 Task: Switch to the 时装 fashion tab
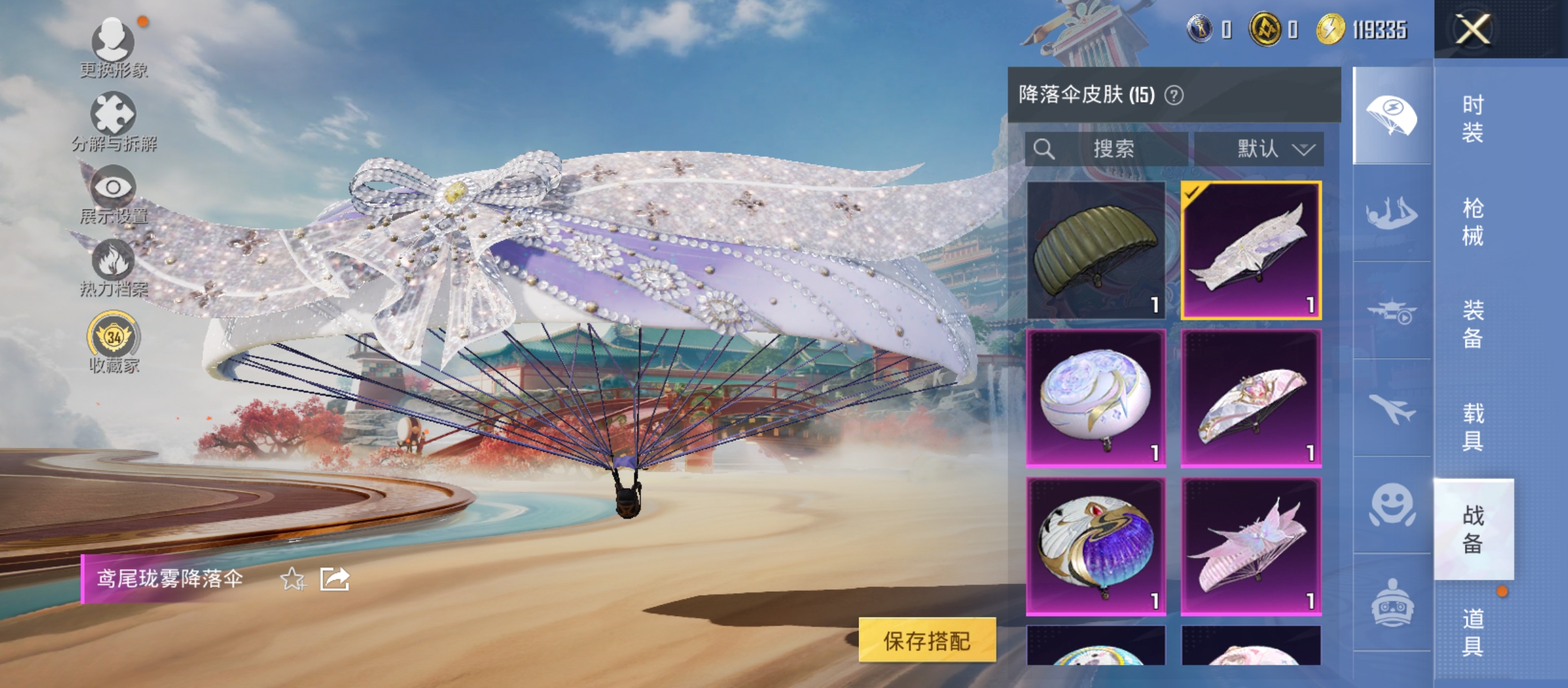point(1472,119)
